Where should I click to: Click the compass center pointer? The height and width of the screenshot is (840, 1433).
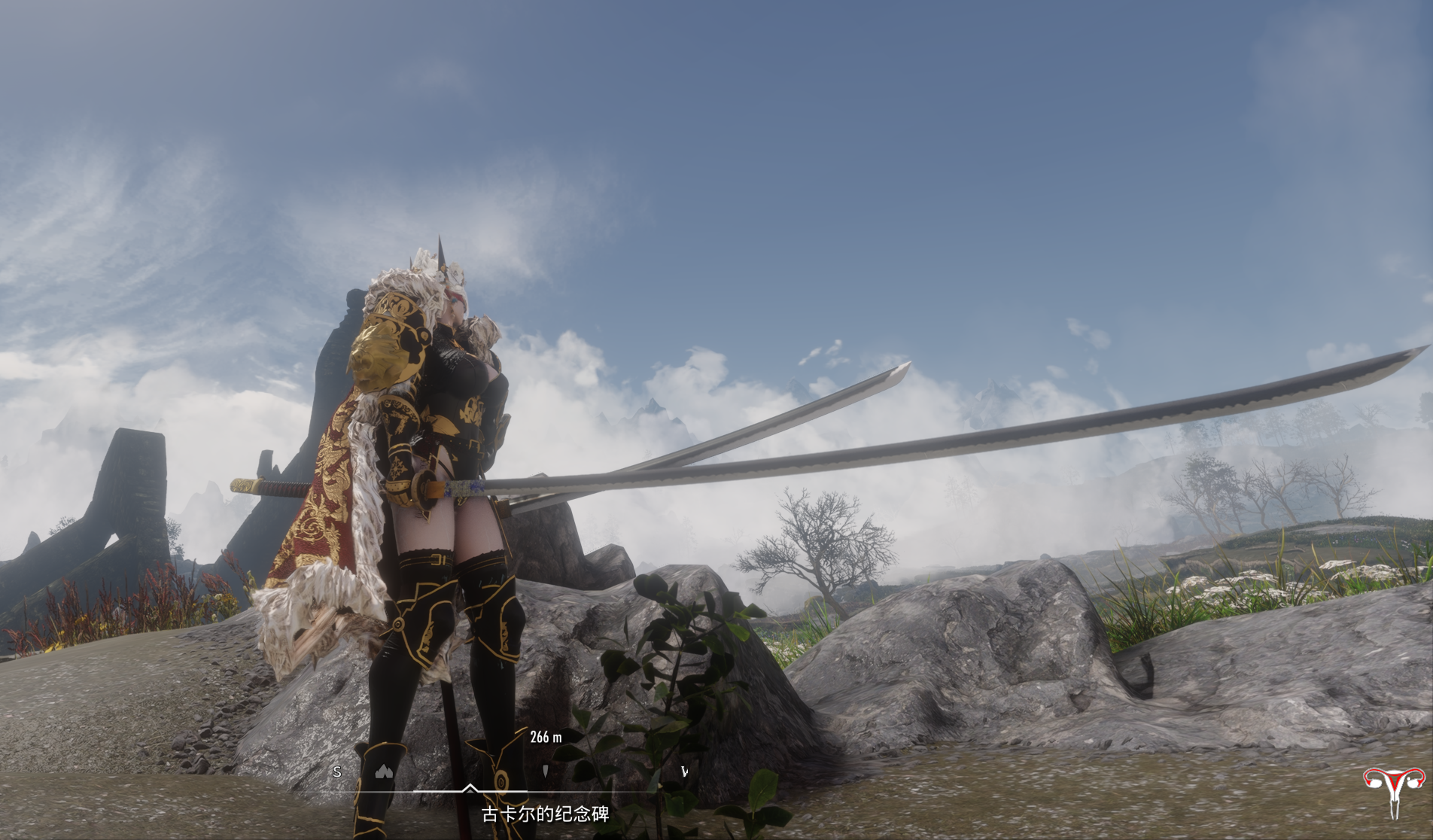(x=470, y=788)
